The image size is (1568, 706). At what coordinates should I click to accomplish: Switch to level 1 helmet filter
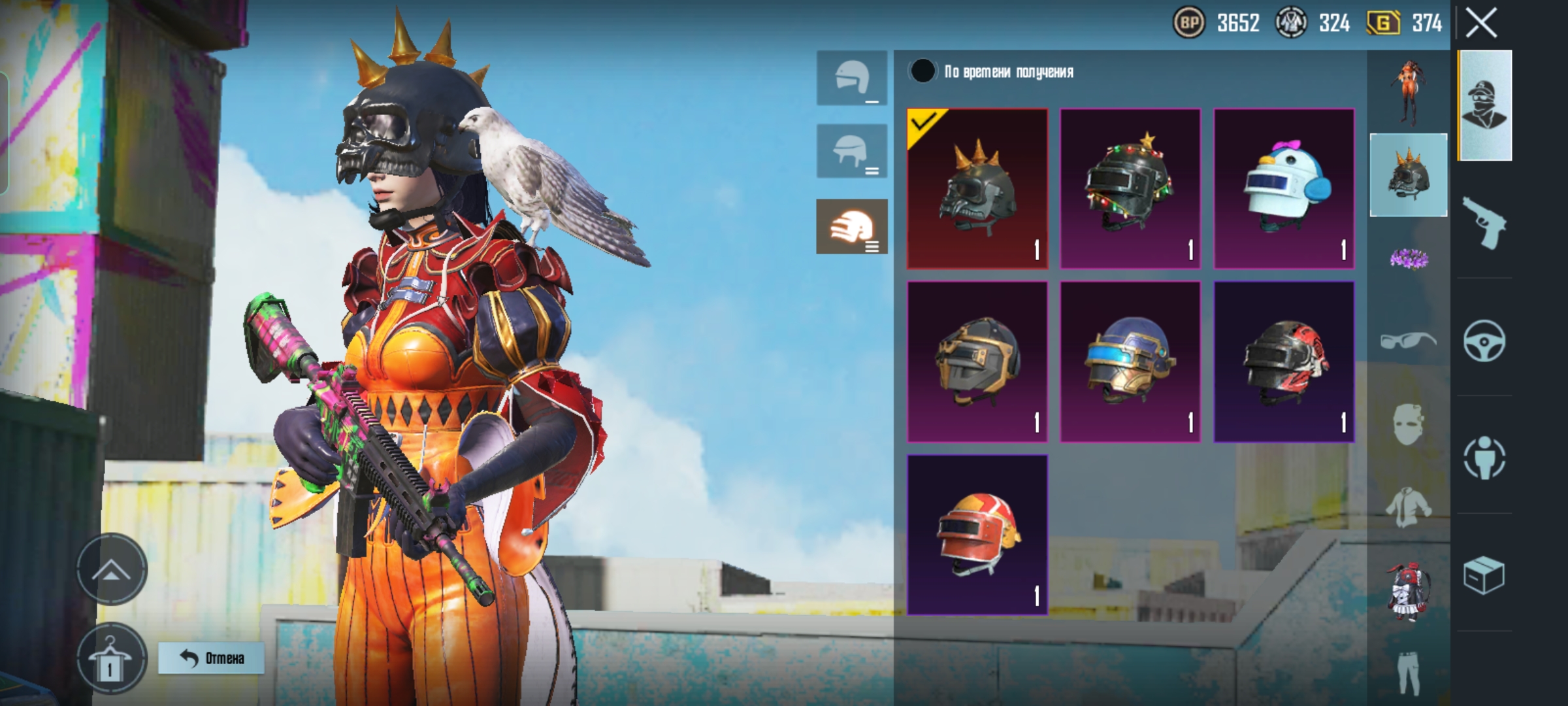pos(852,78)
